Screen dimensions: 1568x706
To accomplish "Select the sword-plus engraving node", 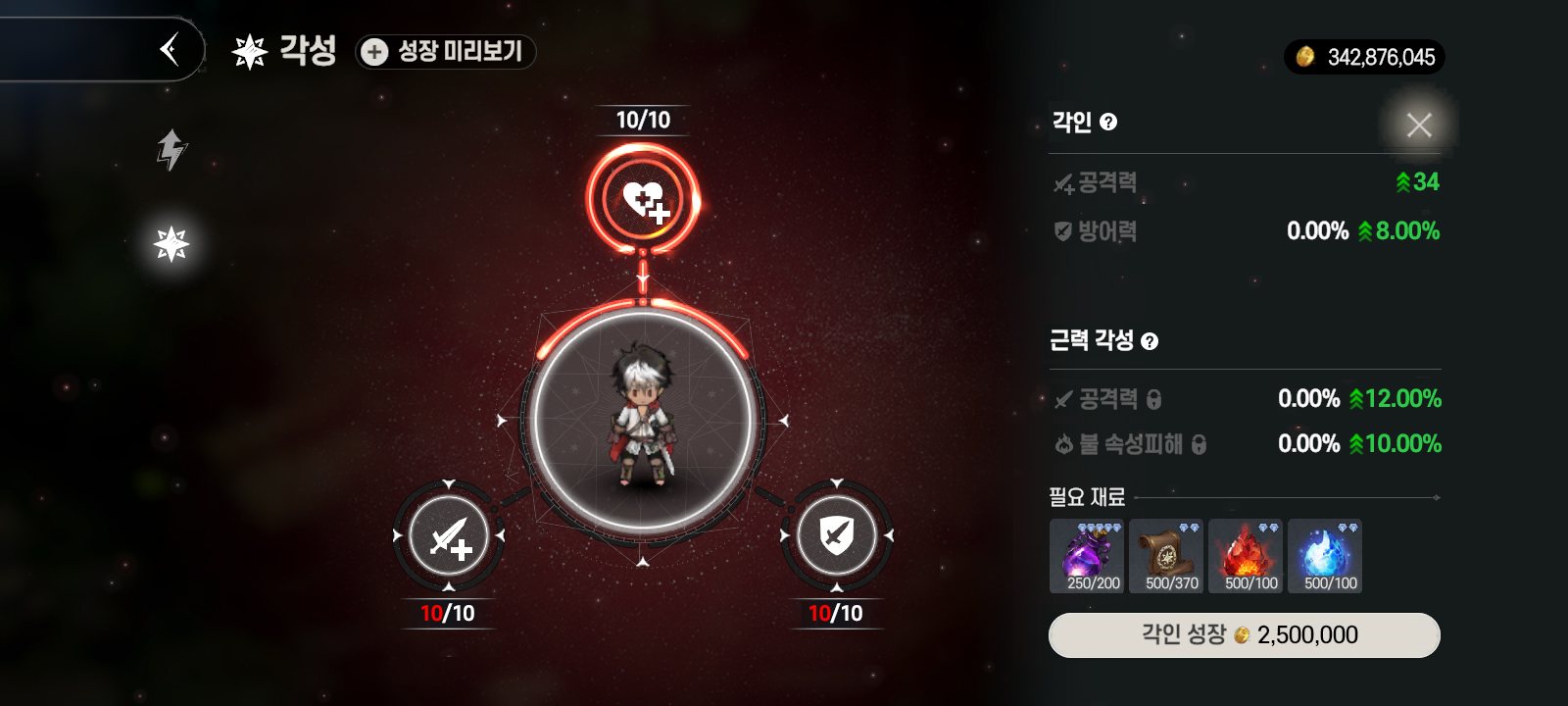I will click(449, 535).
